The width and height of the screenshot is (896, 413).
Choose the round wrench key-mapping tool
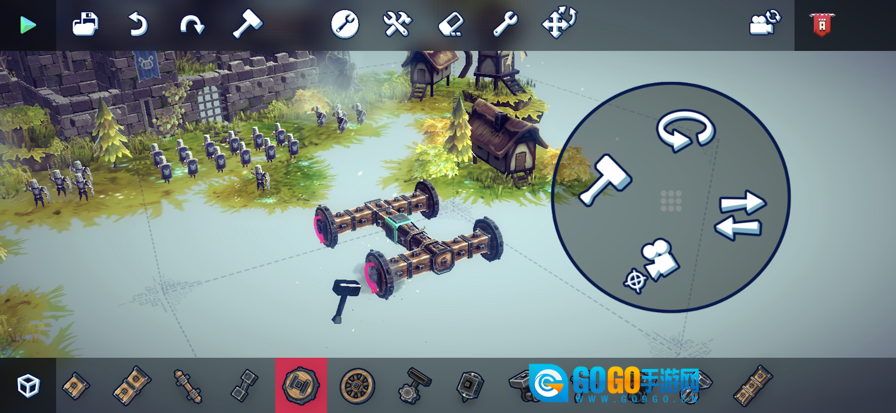(345, 24)
